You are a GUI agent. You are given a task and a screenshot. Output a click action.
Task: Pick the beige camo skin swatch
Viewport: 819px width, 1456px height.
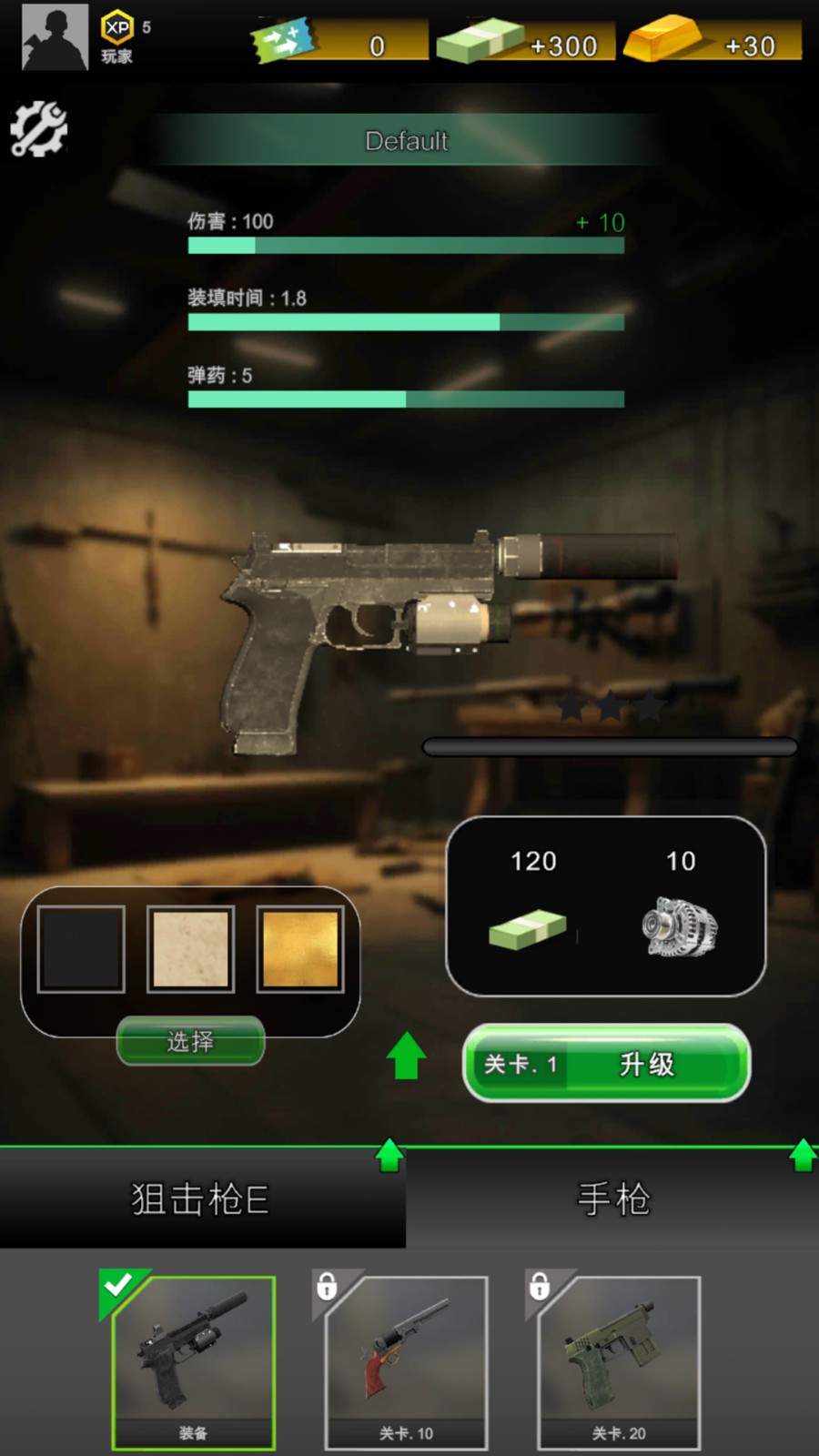[x=190, y=949]
